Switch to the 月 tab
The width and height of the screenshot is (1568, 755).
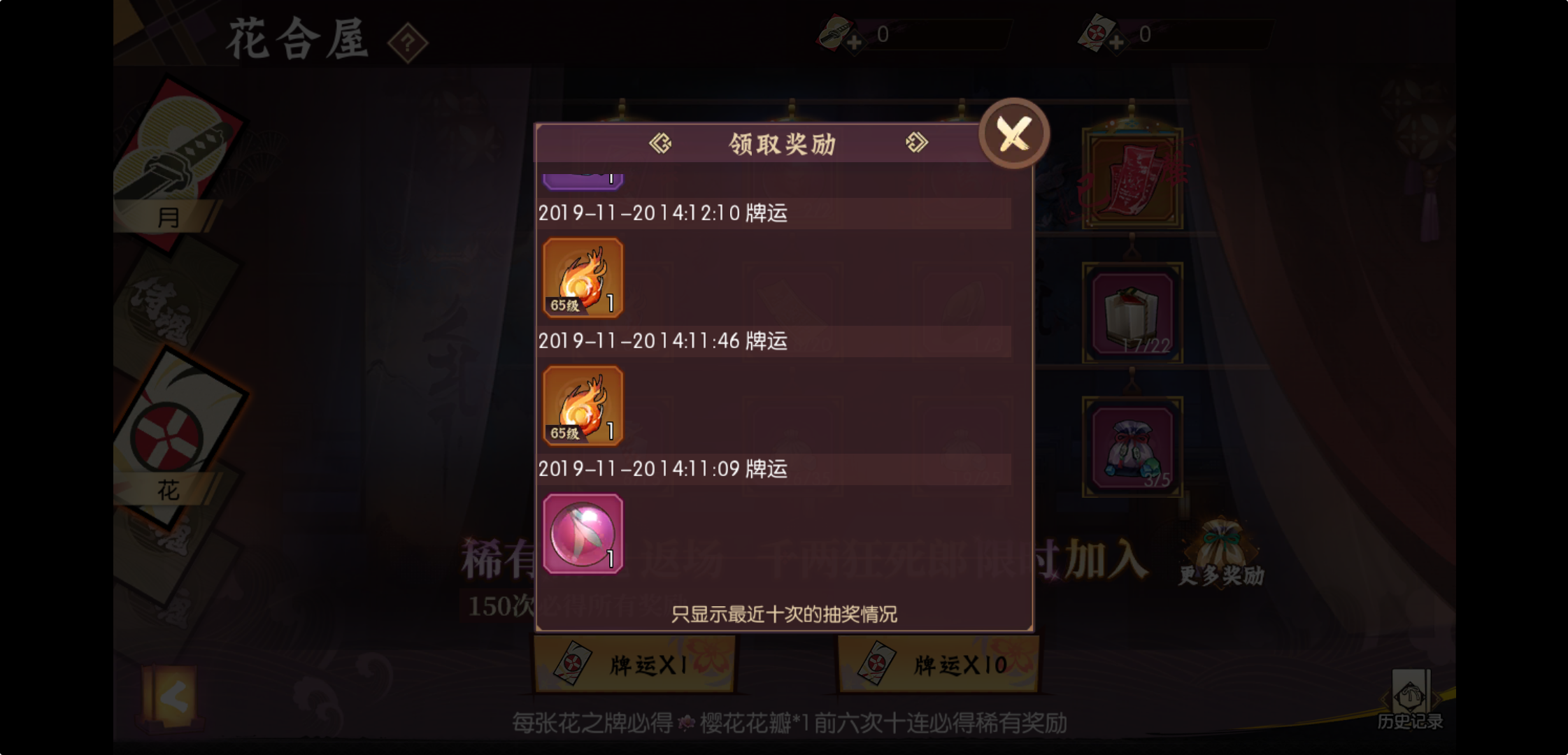point(168,218)
